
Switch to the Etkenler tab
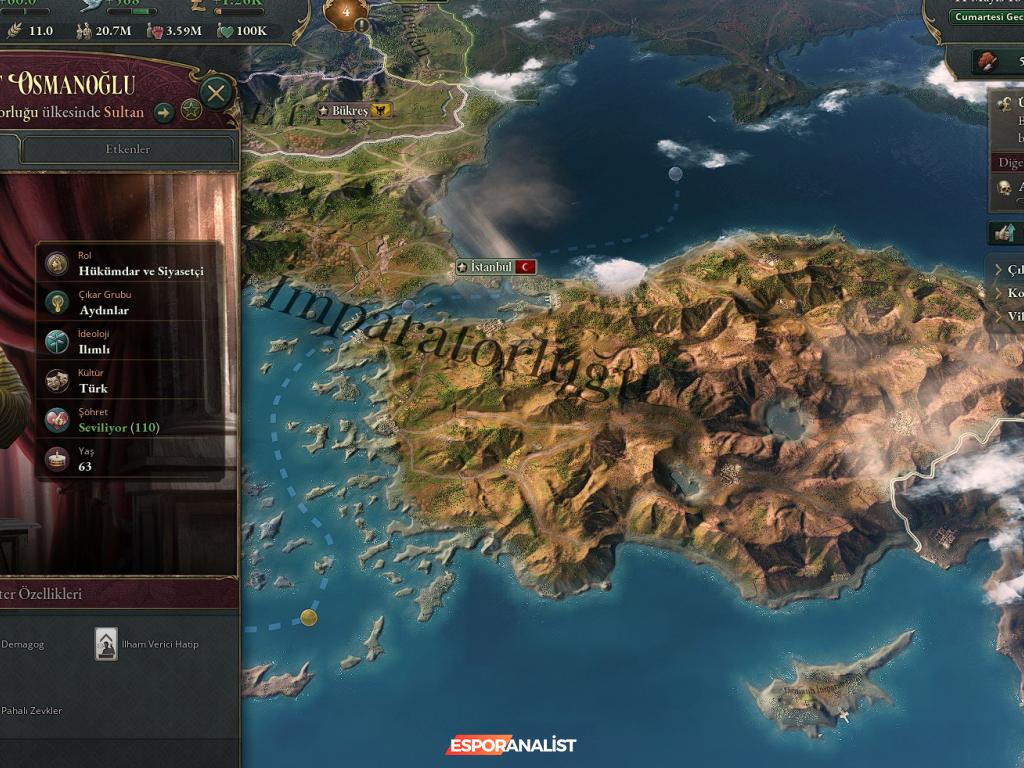128,150
